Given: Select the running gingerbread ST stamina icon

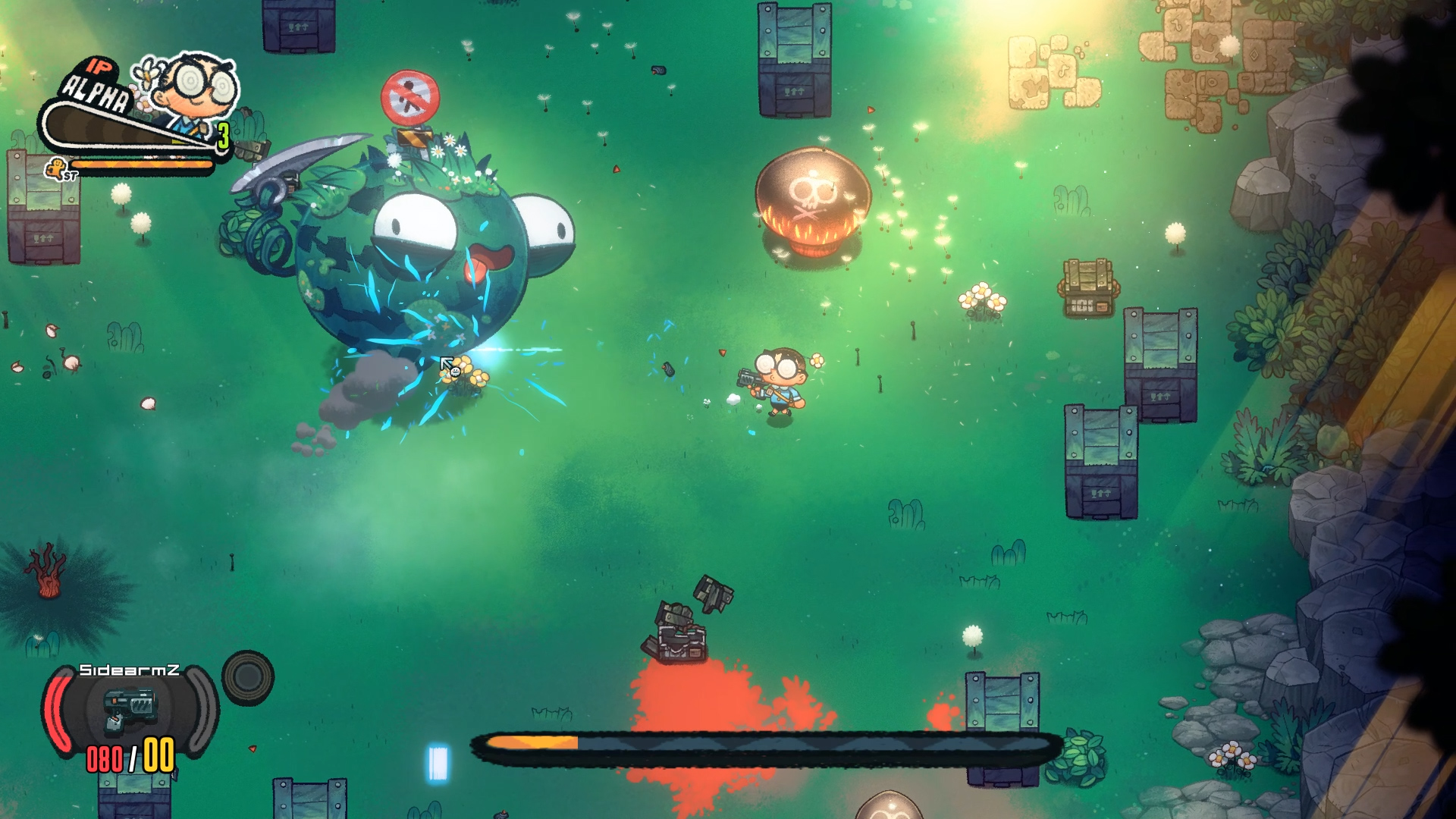Looking at the screenshot, I should point(55,168).
